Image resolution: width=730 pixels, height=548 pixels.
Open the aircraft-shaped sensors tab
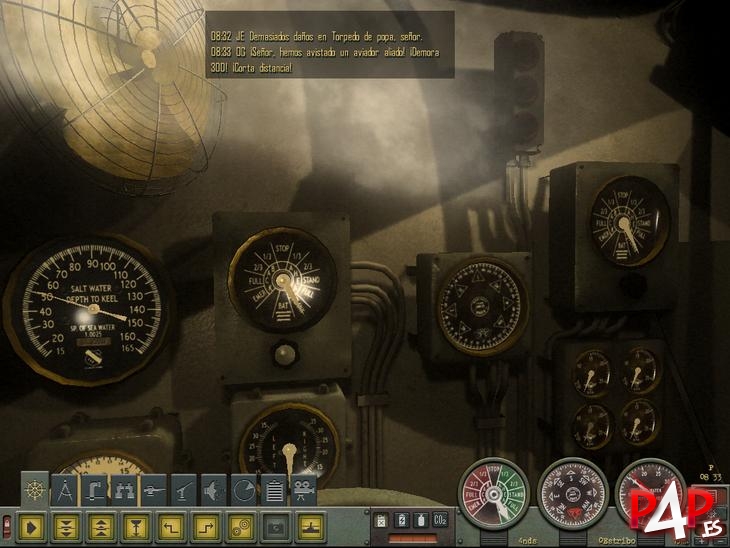(213, 489)
